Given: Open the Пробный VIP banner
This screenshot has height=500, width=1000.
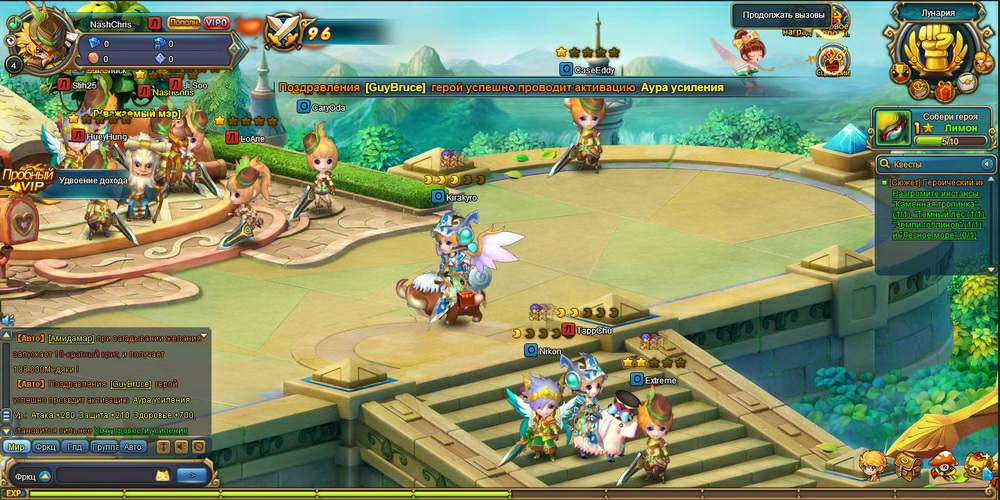Looking at the screenshot, I should 27,178.
